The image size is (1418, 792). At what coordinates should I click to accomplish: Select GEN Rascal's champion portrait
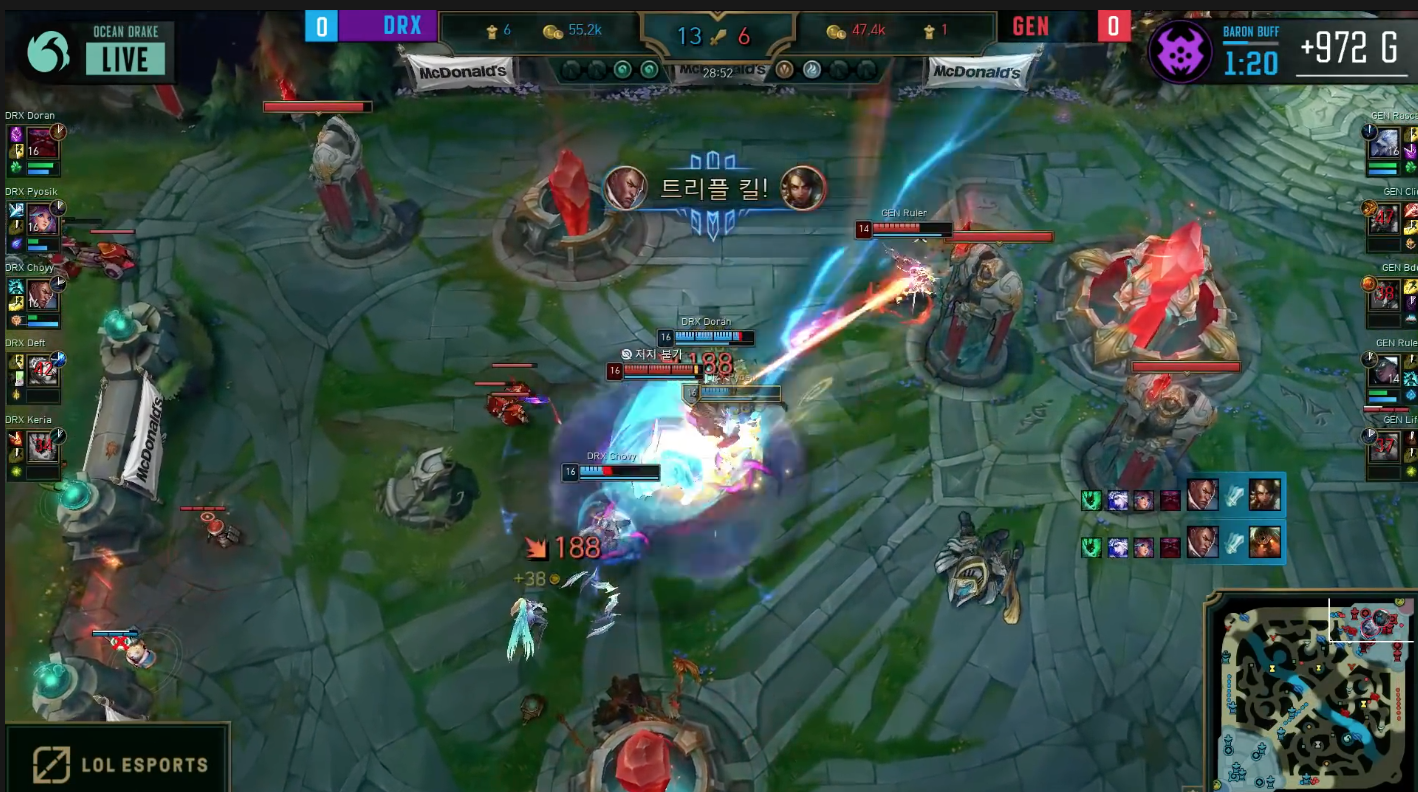tap(1385, 141)
